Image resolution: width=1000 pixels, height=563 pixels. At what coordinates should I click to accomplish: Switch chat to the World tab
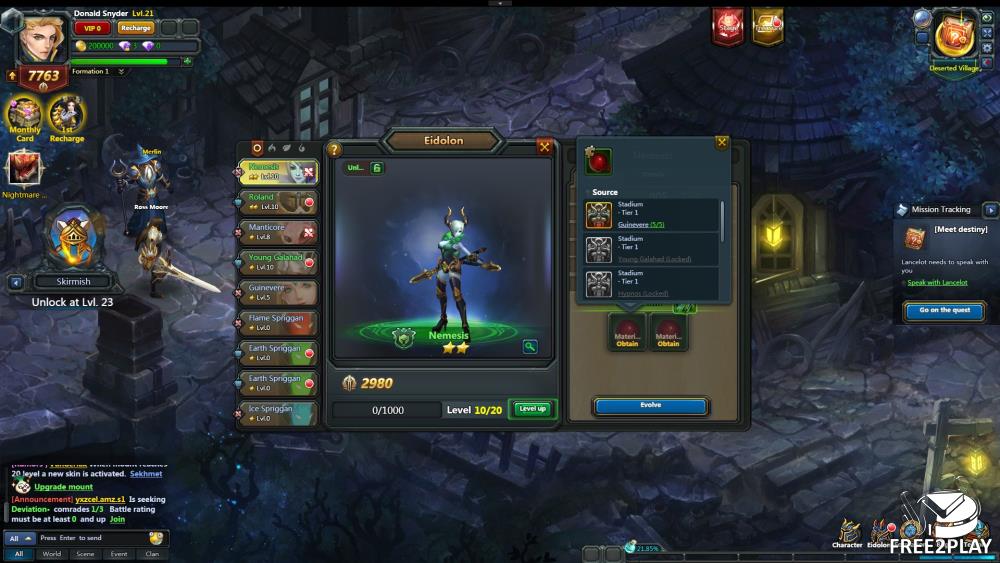point(52,553)
